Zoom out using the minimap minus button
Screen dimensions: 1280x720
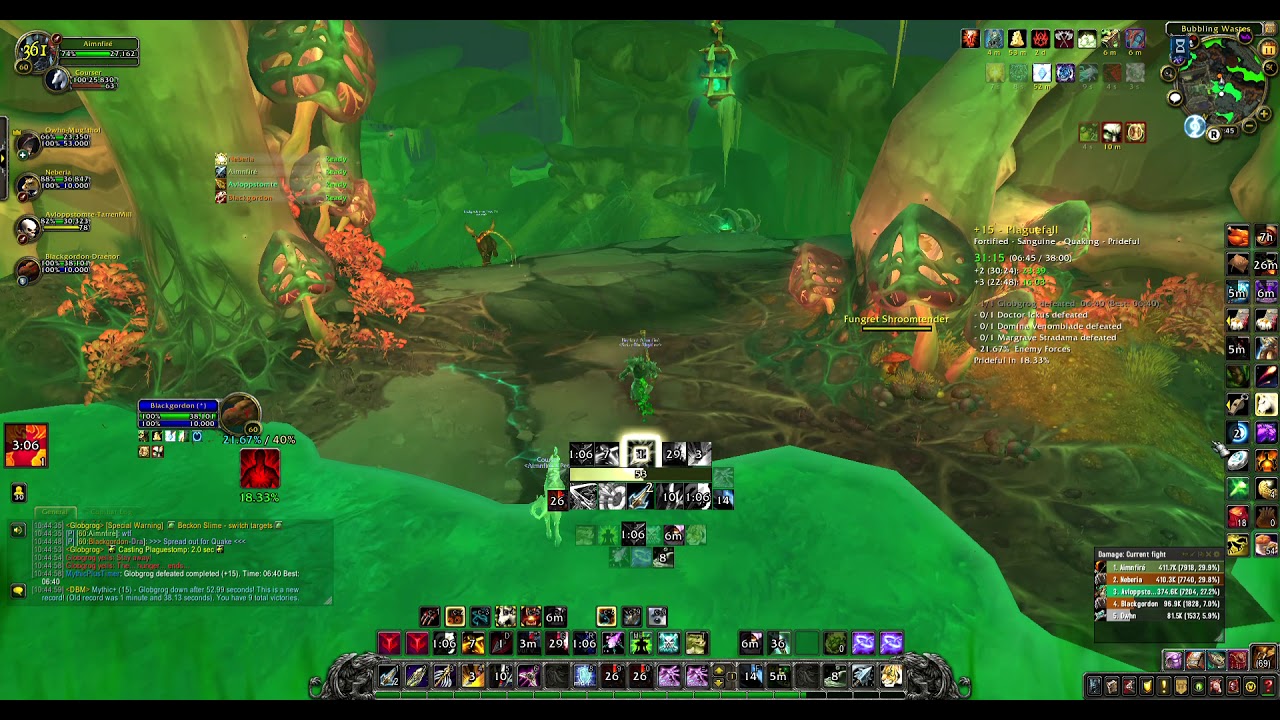tap(1249, 126)
